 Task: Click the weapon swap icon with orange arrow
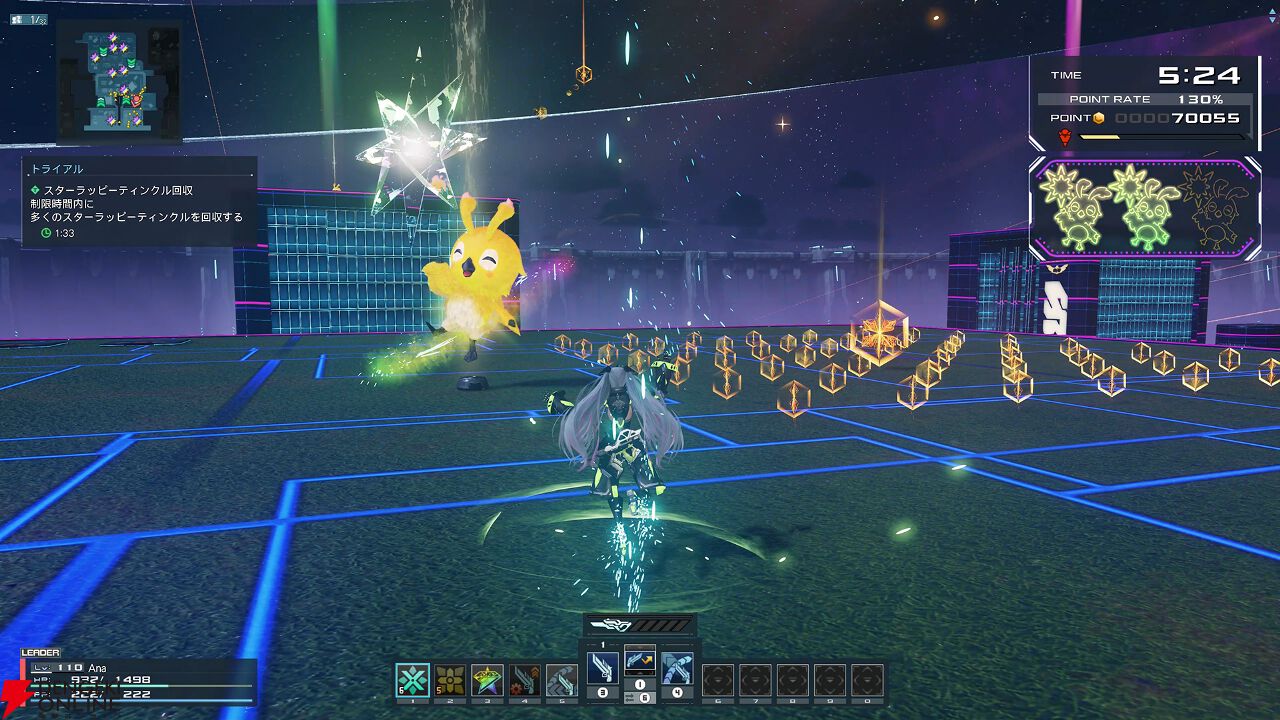click(x=640, y=659)
